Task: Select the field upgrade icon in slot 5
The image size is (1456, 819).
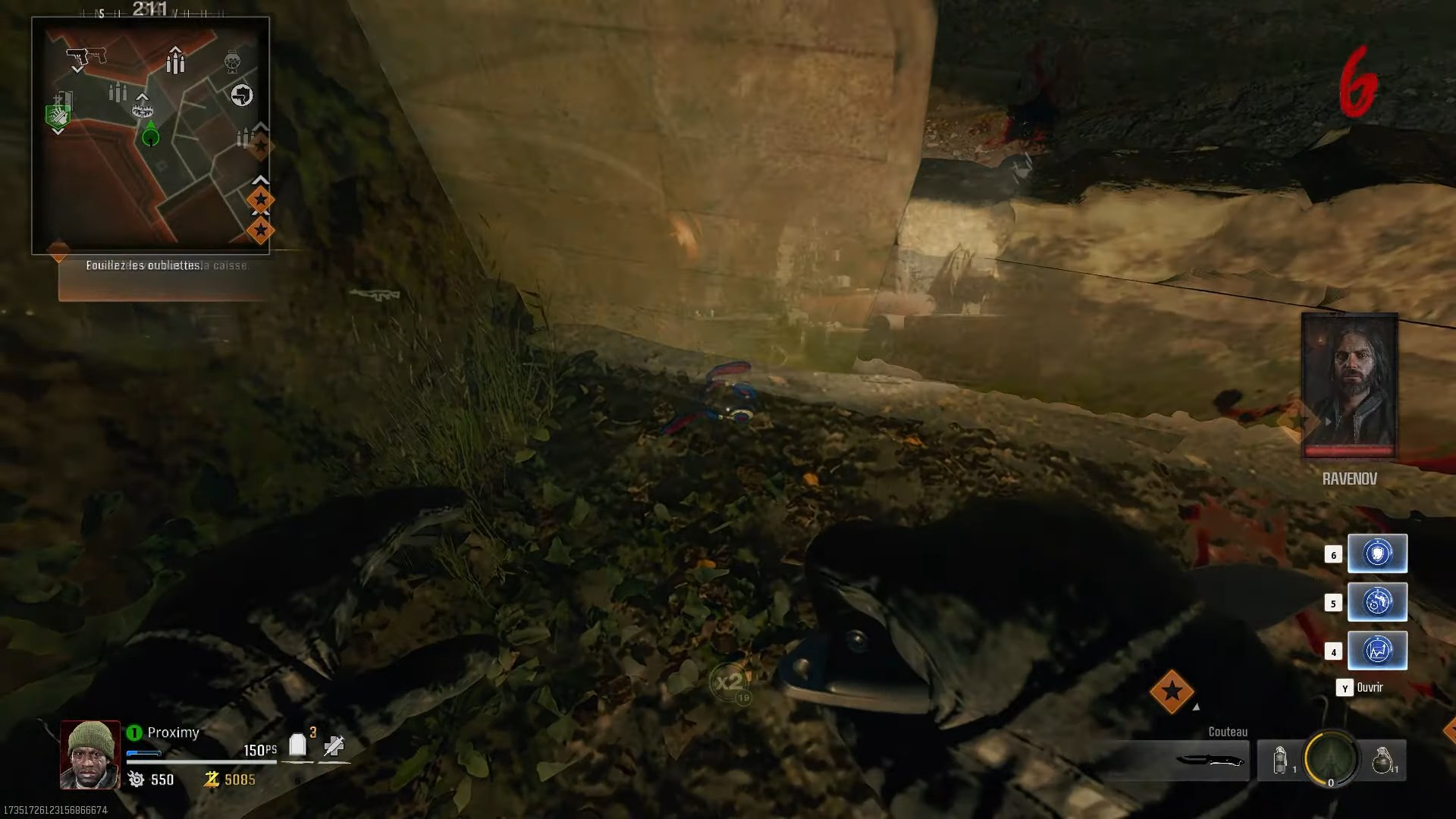Action: pyautogui.click(x=1378, y=602)
